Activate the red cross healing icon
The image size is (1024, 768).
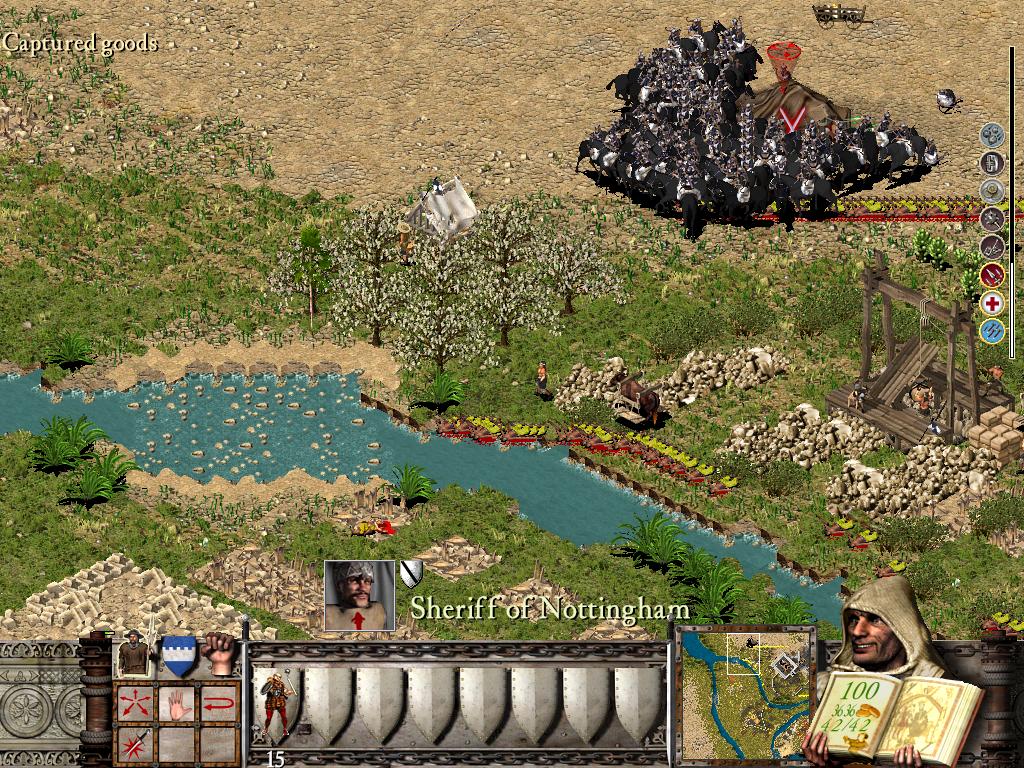click(992, 303)
